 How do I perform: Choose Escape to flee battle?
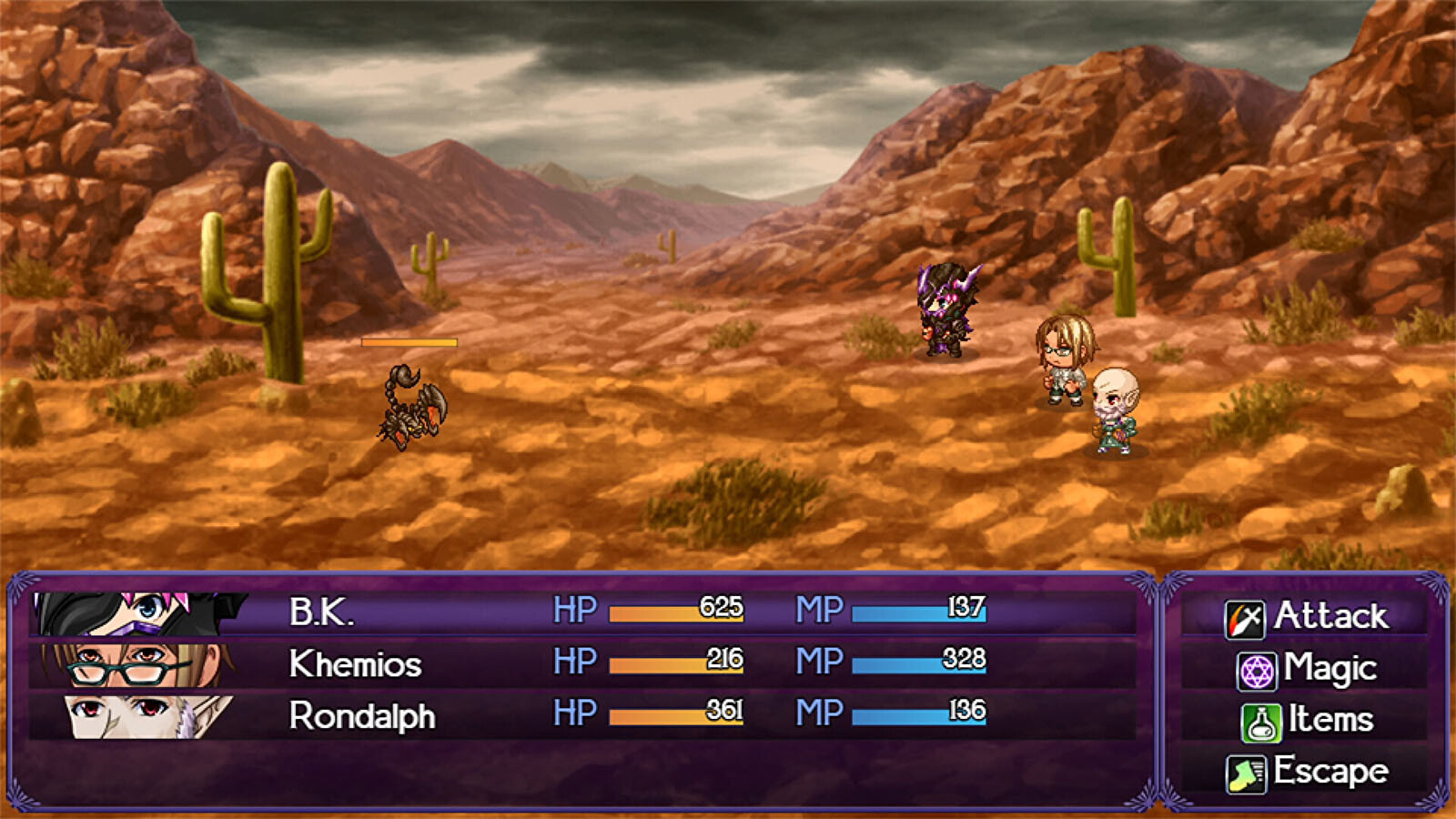coord(1307,772)
